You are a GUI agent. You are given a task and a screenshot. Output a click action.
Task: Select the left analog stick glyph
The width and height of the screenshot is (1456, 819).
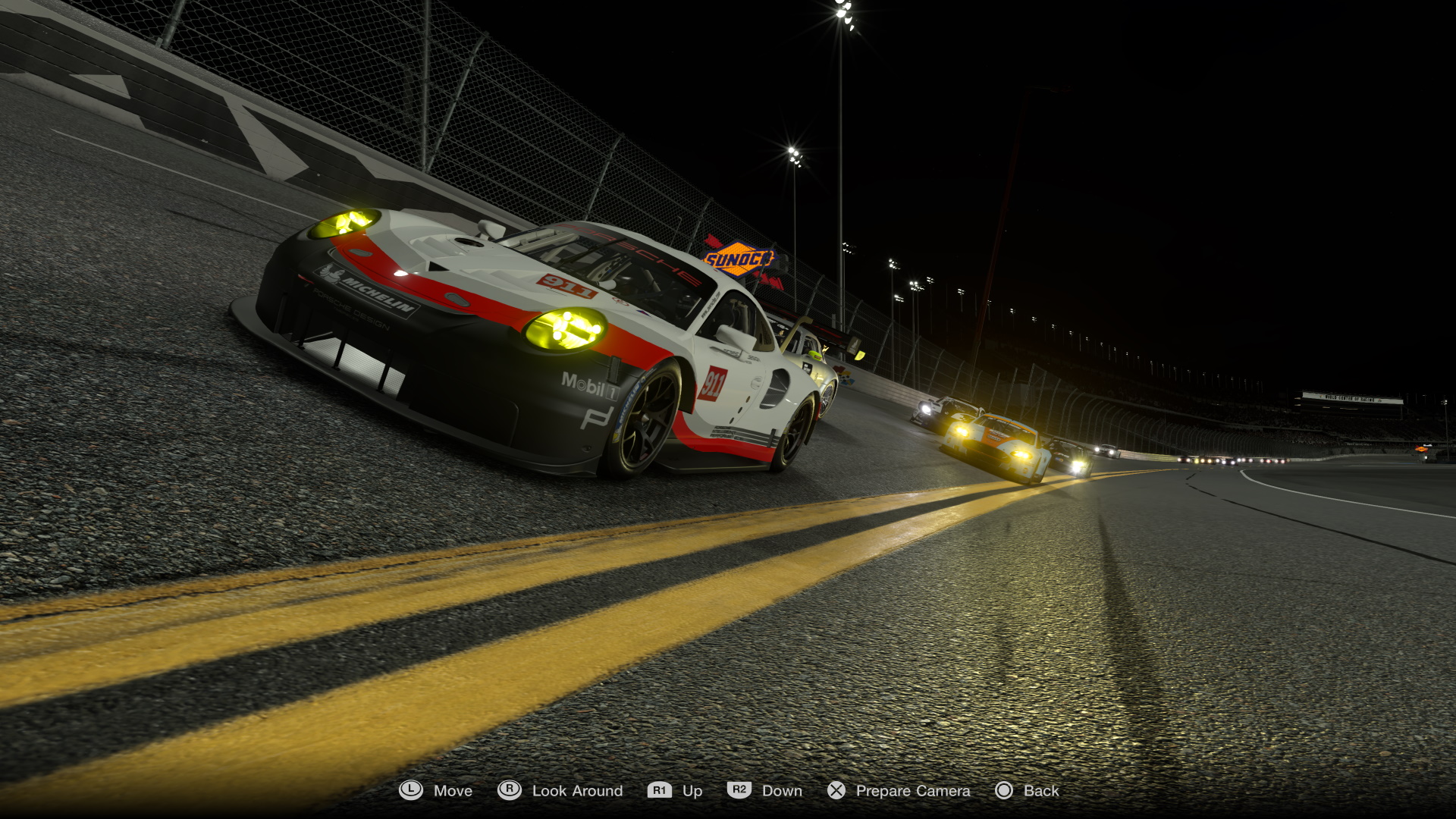click(x=410, y=790)
